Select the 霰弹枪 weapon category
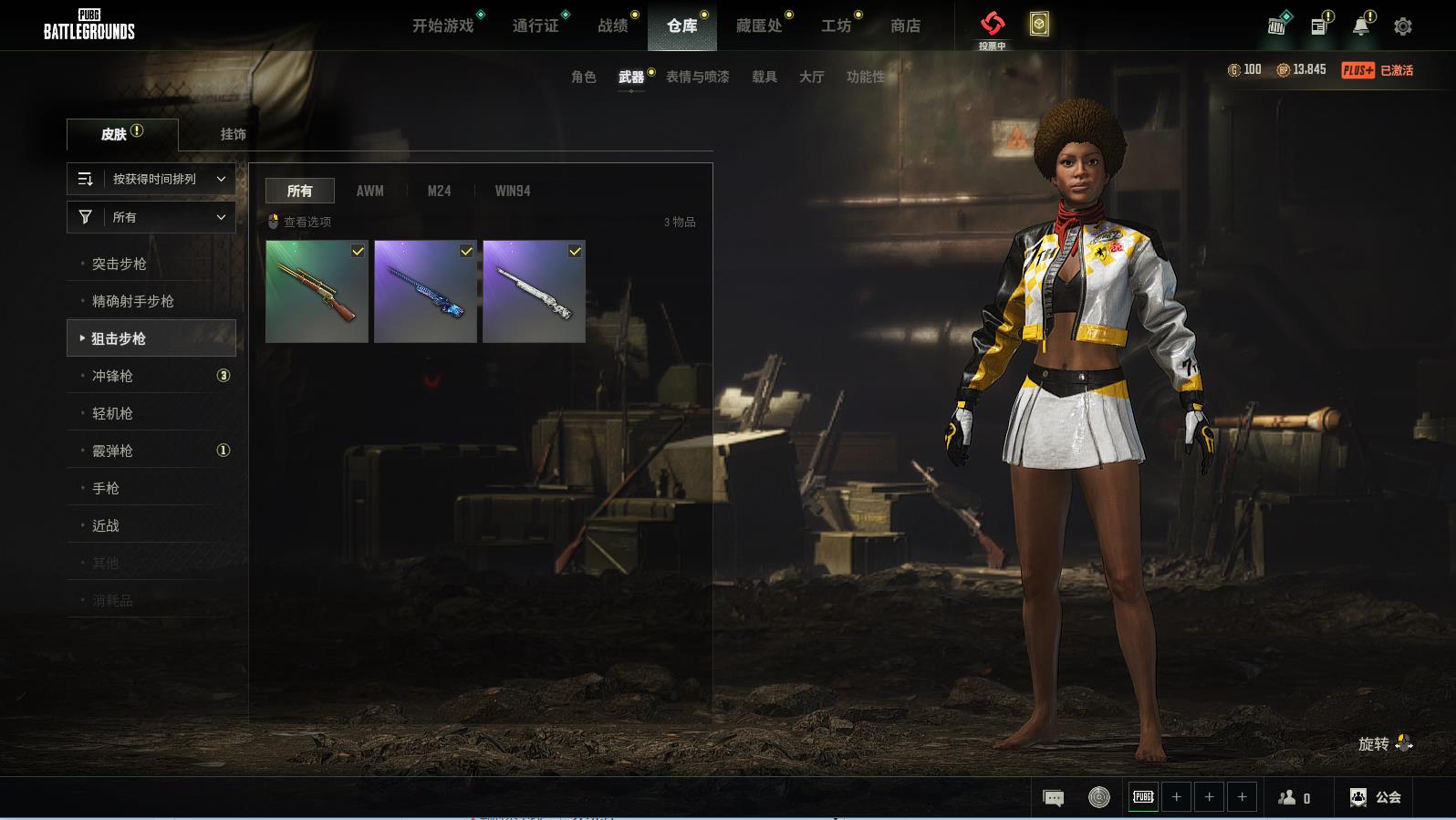This screenshot has height=820, width=1456. pos(112,452)
